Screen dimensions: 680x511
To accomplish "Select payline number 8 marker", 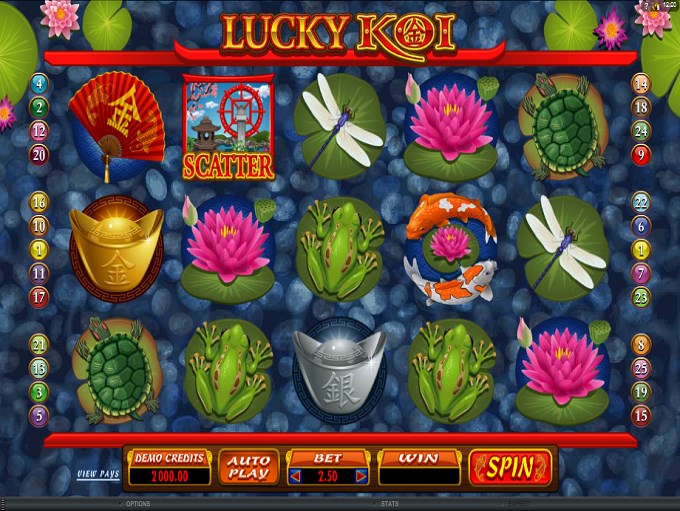I will (641, 344).
